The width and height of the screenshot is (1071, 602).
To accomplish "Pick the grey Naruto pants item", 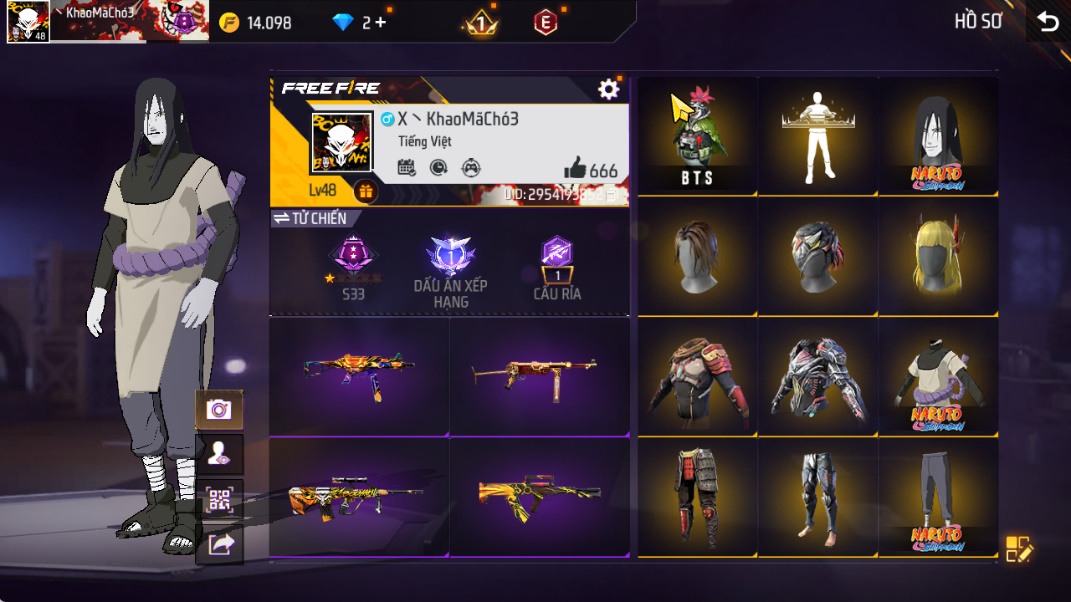I will [938, 496].
